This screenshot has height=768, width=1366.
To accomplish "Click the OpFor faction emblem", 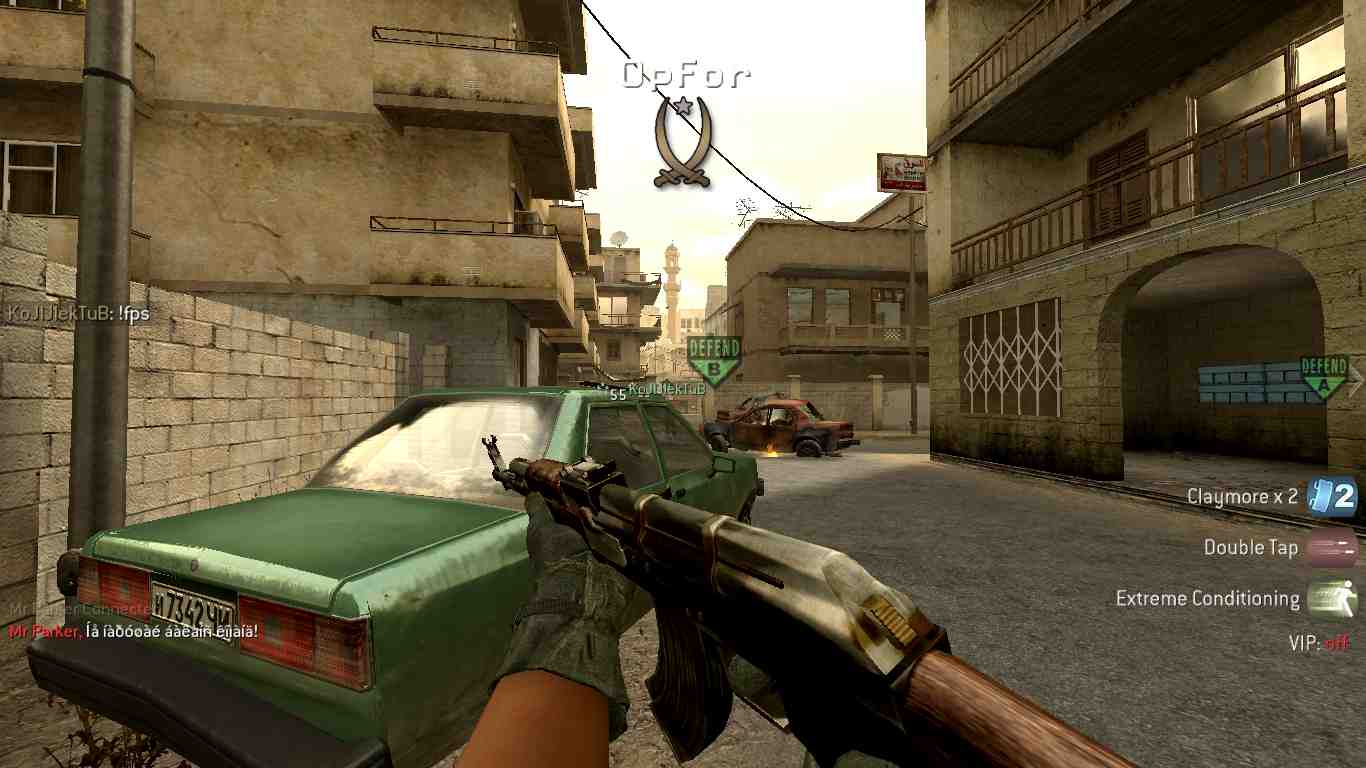I will point(682,140).
